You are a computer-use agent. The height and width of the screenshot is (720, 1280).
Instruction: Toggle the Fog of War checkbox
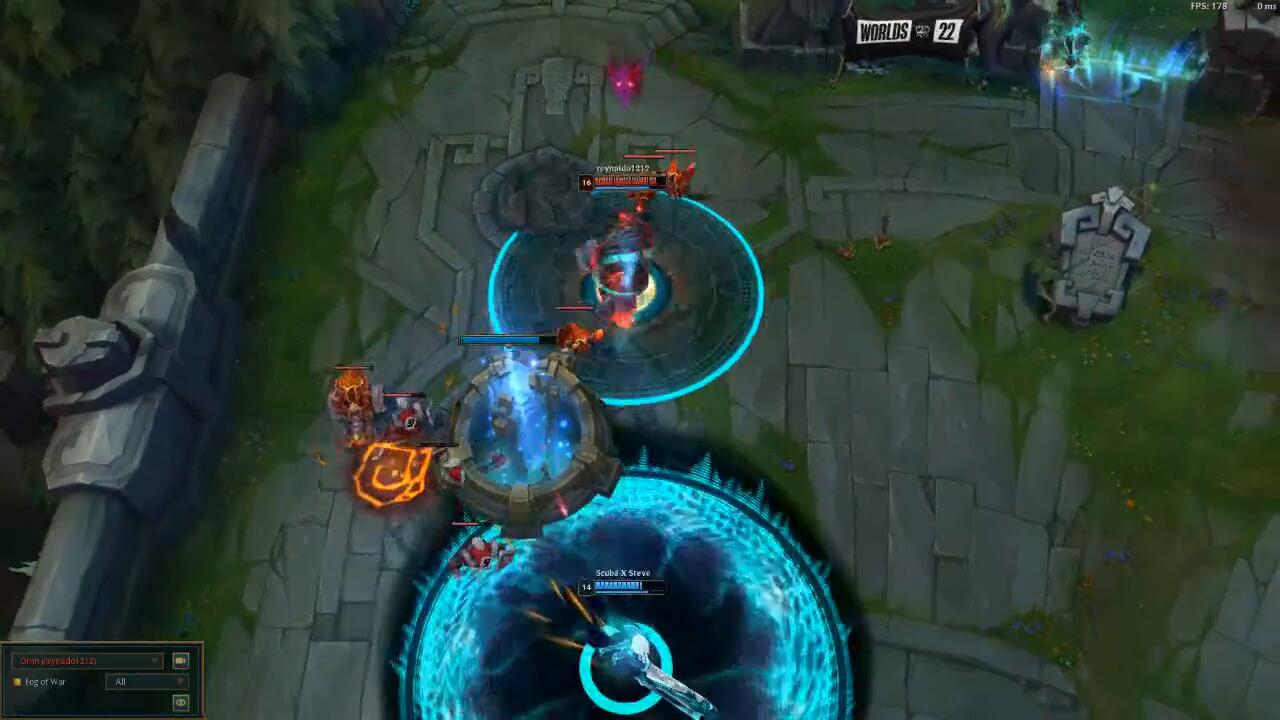[17, 682]
